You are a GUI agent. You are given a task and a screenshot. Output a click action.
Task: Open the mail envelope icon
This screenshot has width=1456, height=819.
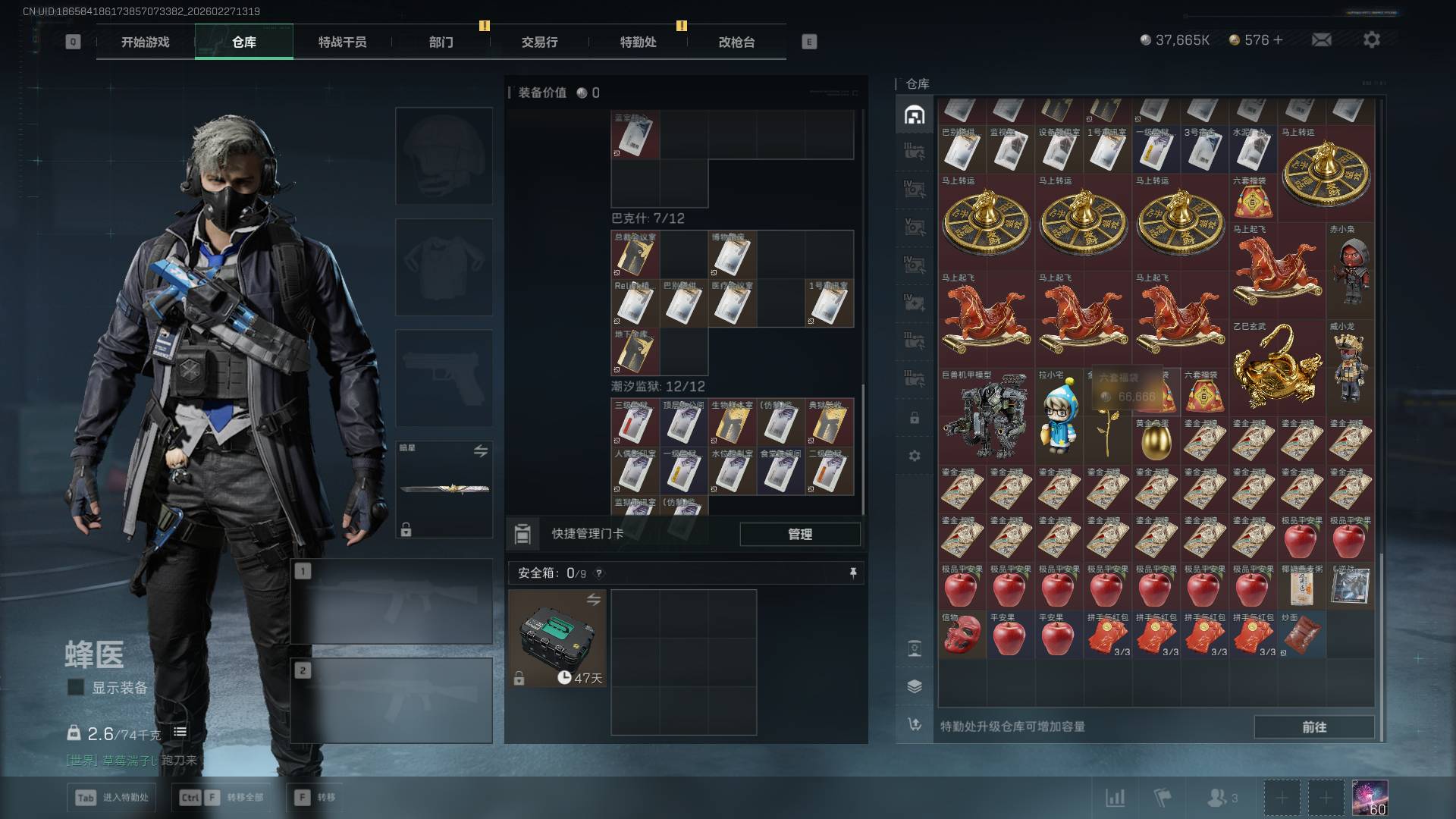(x=1321, y=39)
